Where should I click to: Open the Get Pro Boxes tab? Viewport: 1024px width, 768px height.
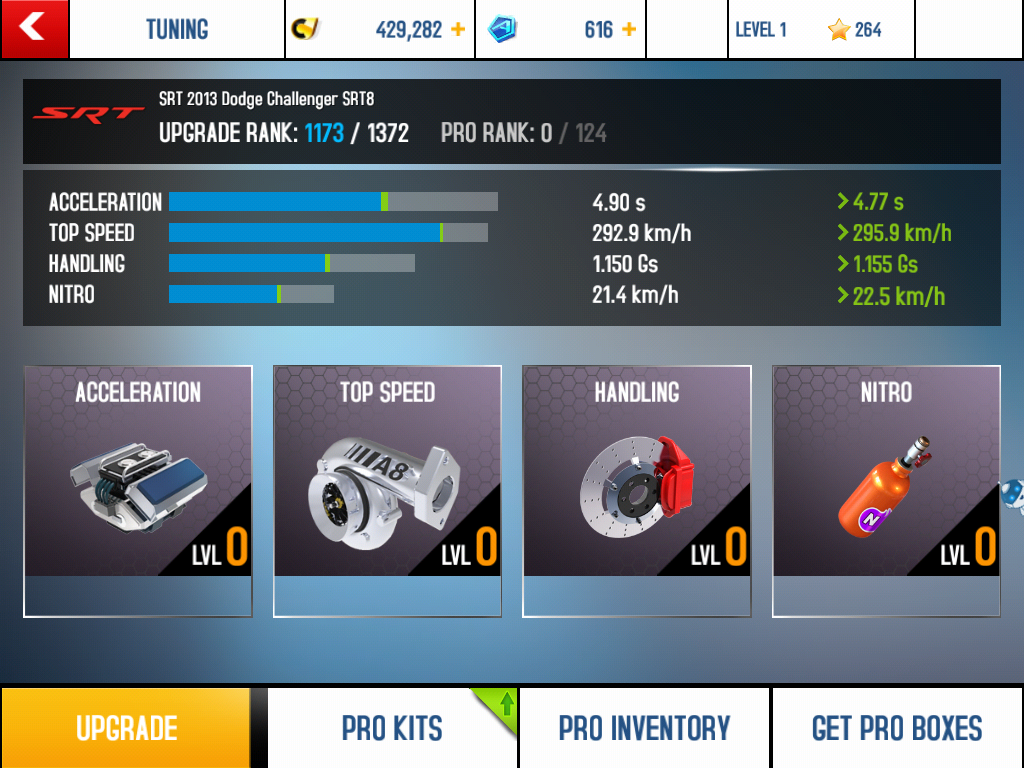click(x=897, y=728)
